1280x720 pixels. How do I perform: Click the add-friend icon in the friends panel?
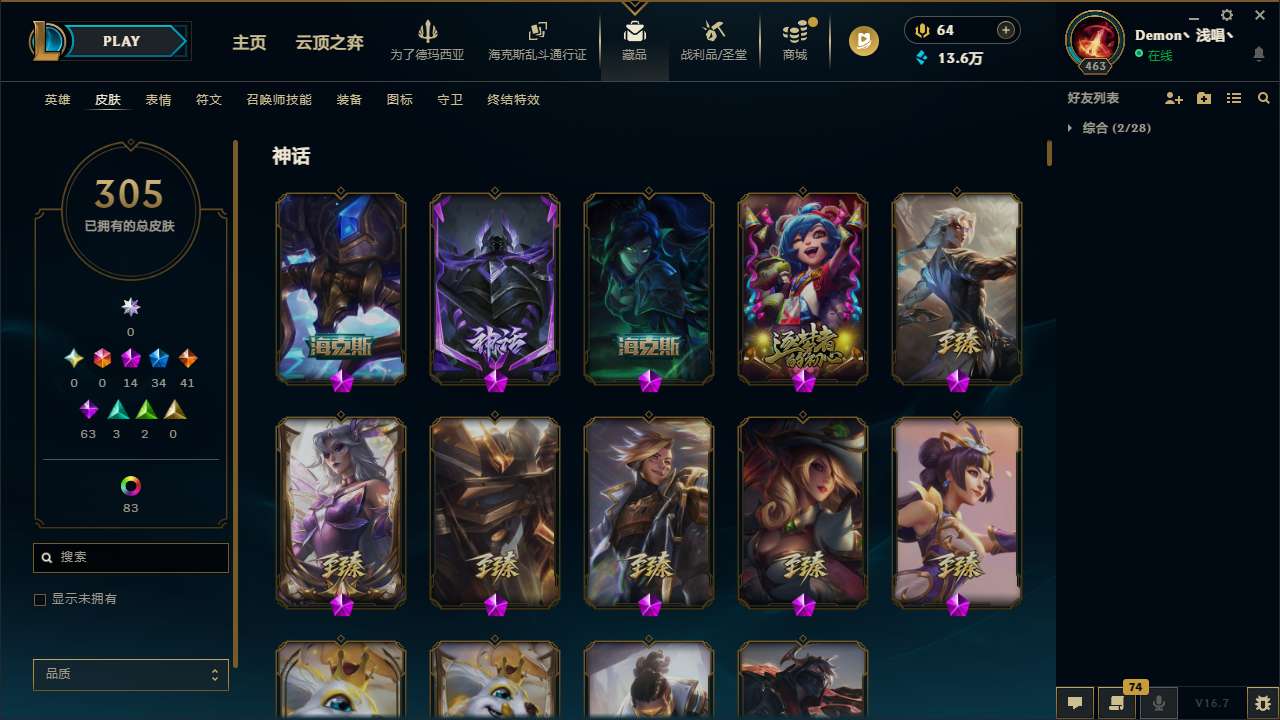(x=1173, y=98)
